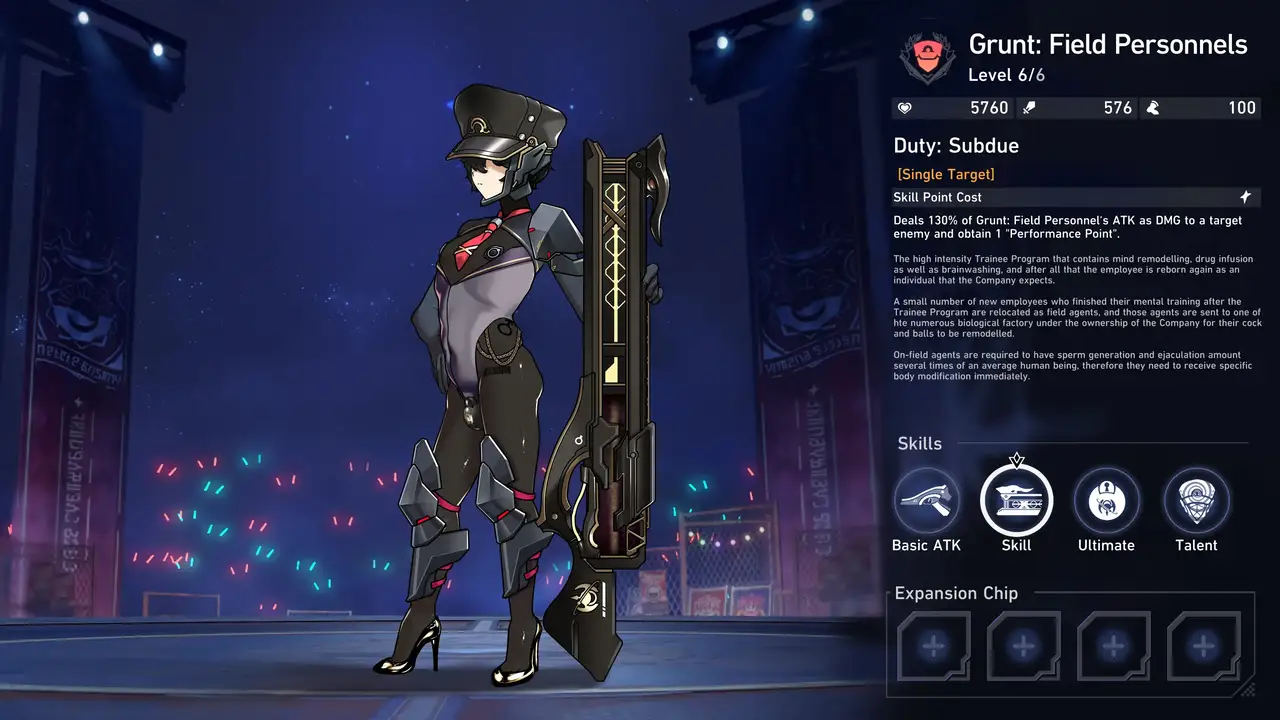
Task: Choose the highlighted Skill icon
Action: pos(1016,499)
